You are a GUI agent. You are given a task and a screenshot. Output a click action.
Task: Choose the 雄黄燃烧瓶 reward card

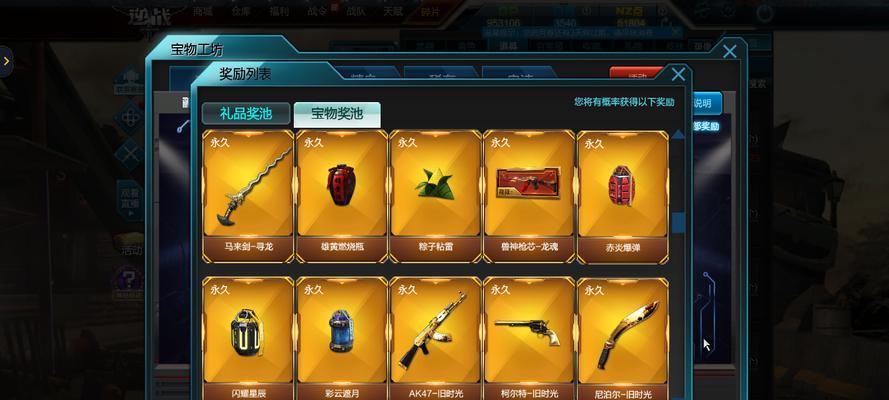point(342,194)
